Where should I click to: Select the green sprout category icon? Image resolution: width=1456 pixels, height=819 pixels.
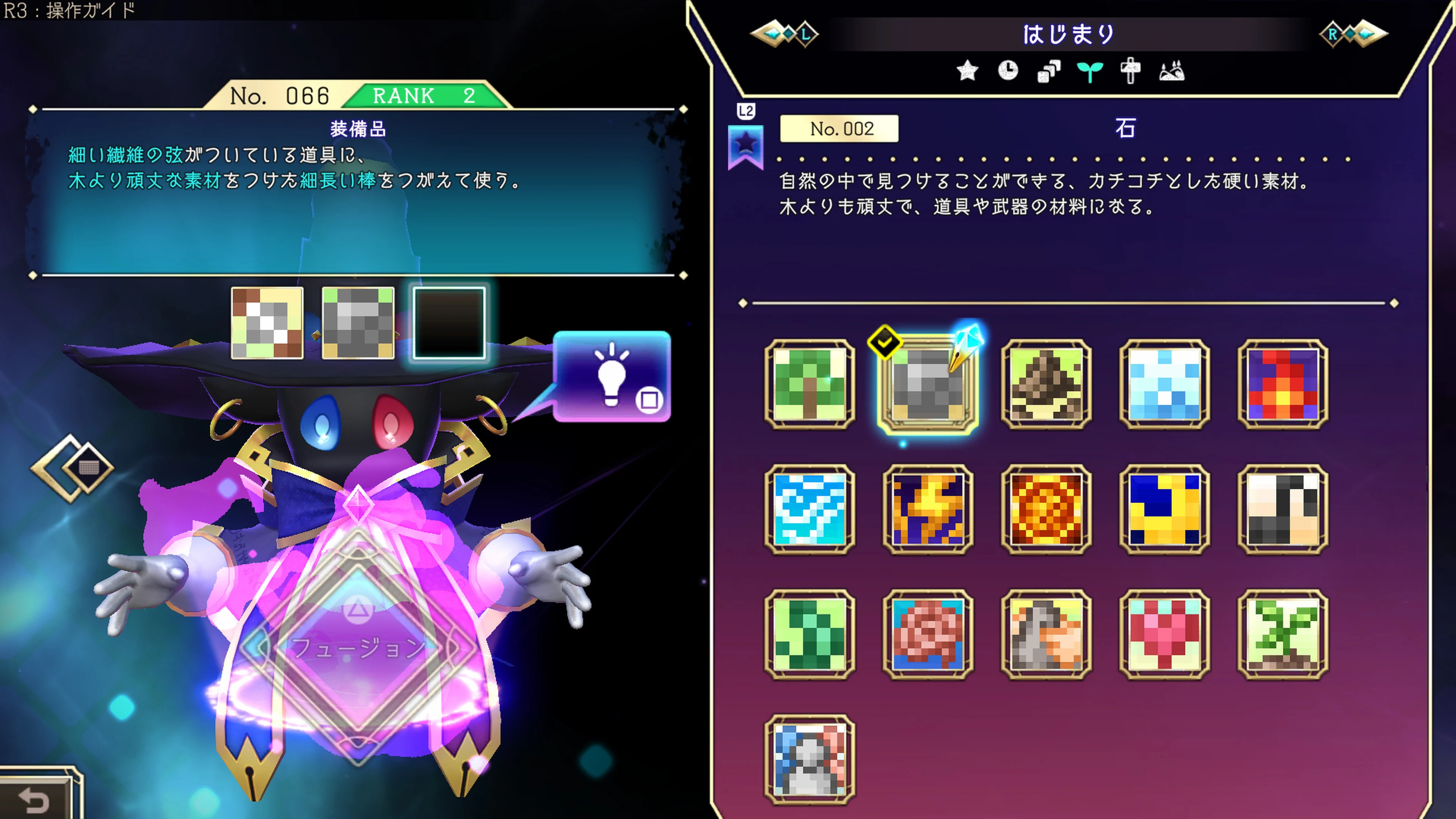tap(1091, 71)
